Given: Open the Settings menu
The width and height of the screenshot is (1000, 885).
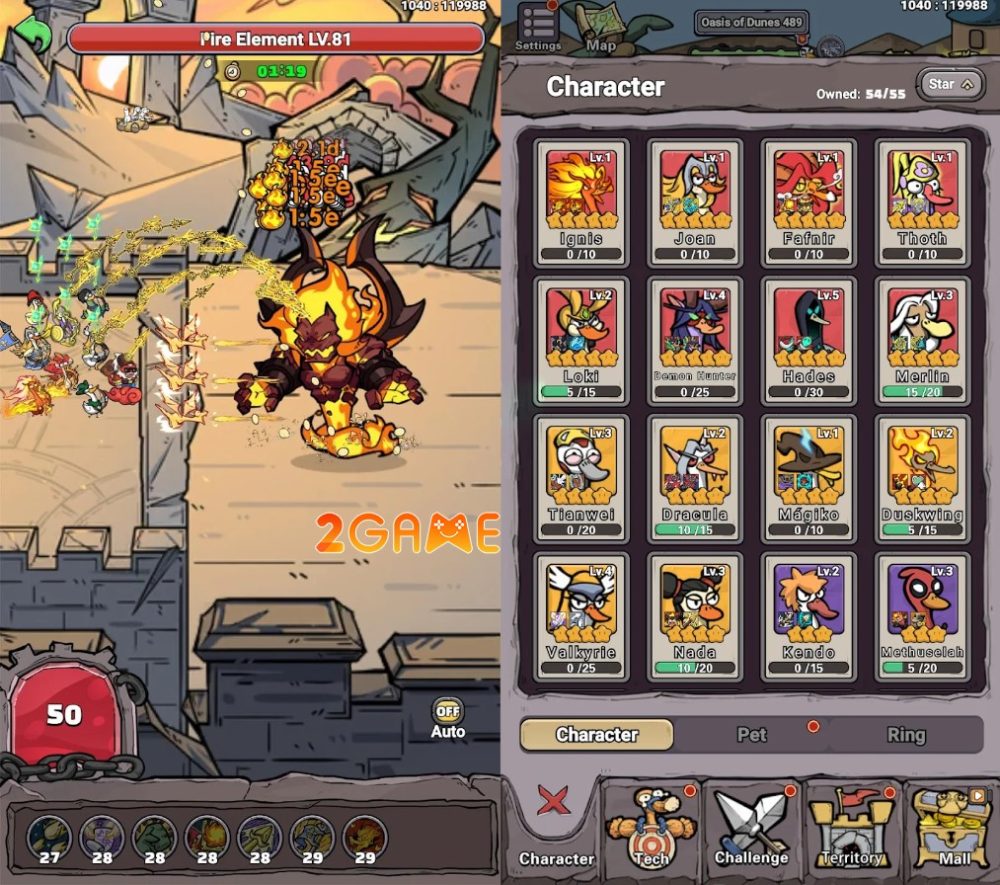Looking at the screenshot, I should pyautogui.click(x=538, y=26).
